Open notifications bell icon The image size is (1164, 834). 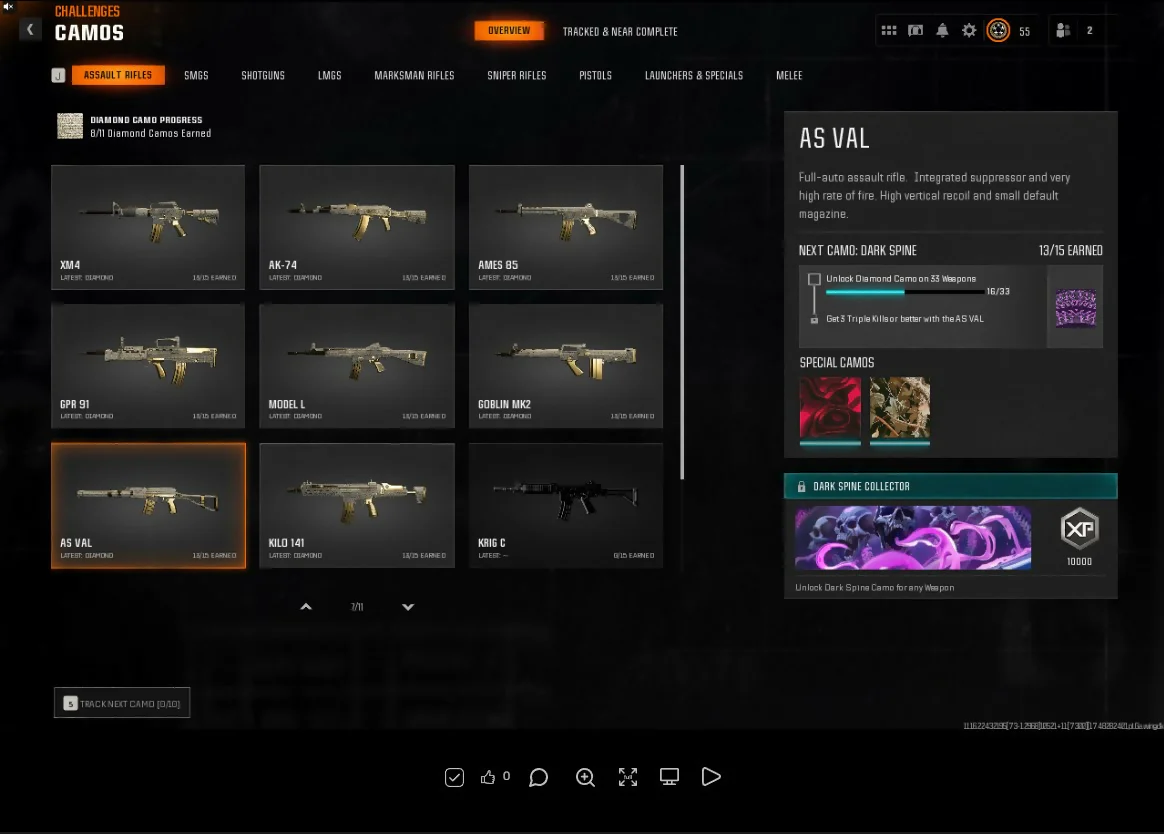942,31
